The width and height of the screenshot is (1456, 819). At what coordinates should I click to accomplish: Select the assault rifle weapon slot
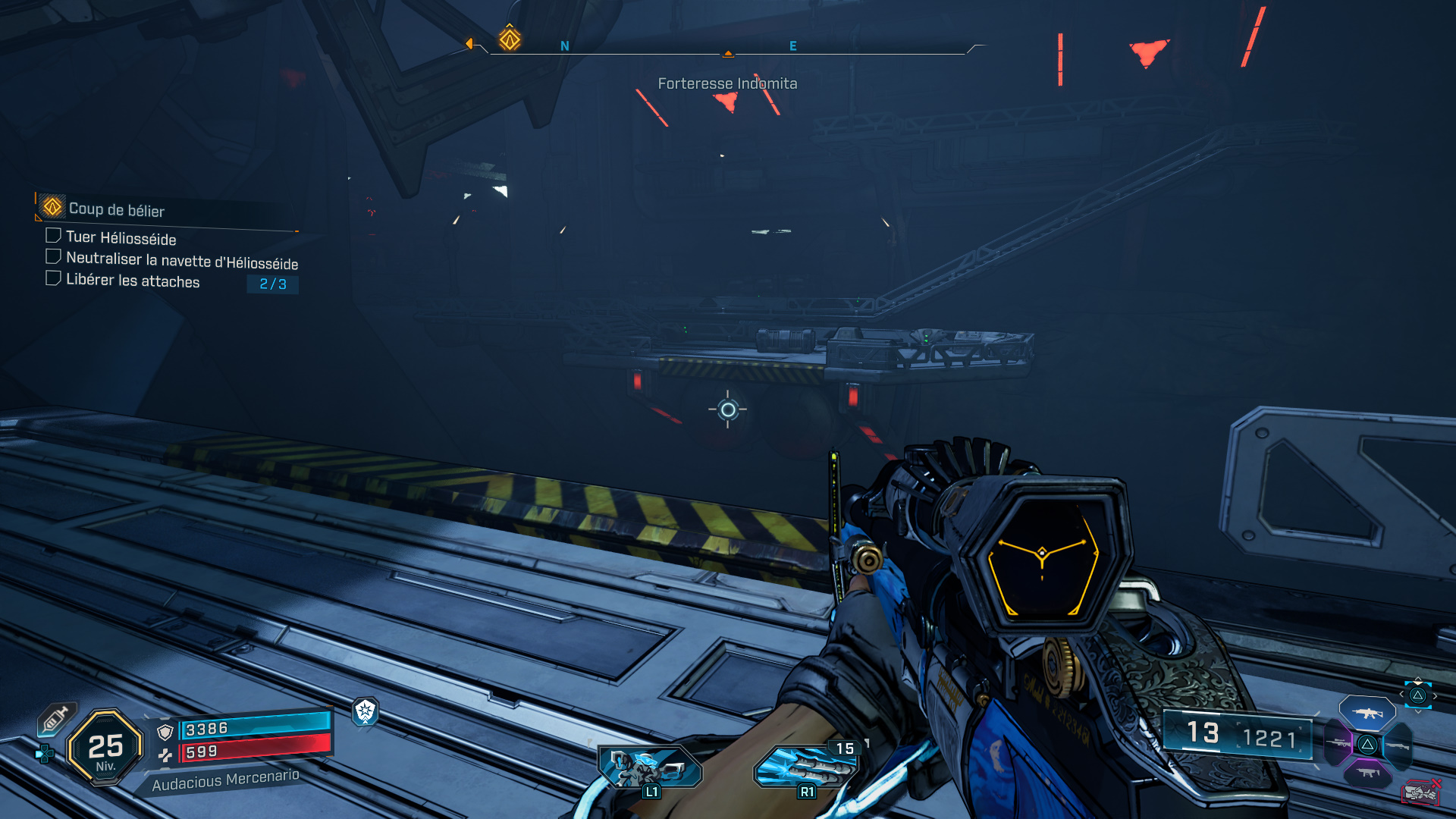point(1367,713)
